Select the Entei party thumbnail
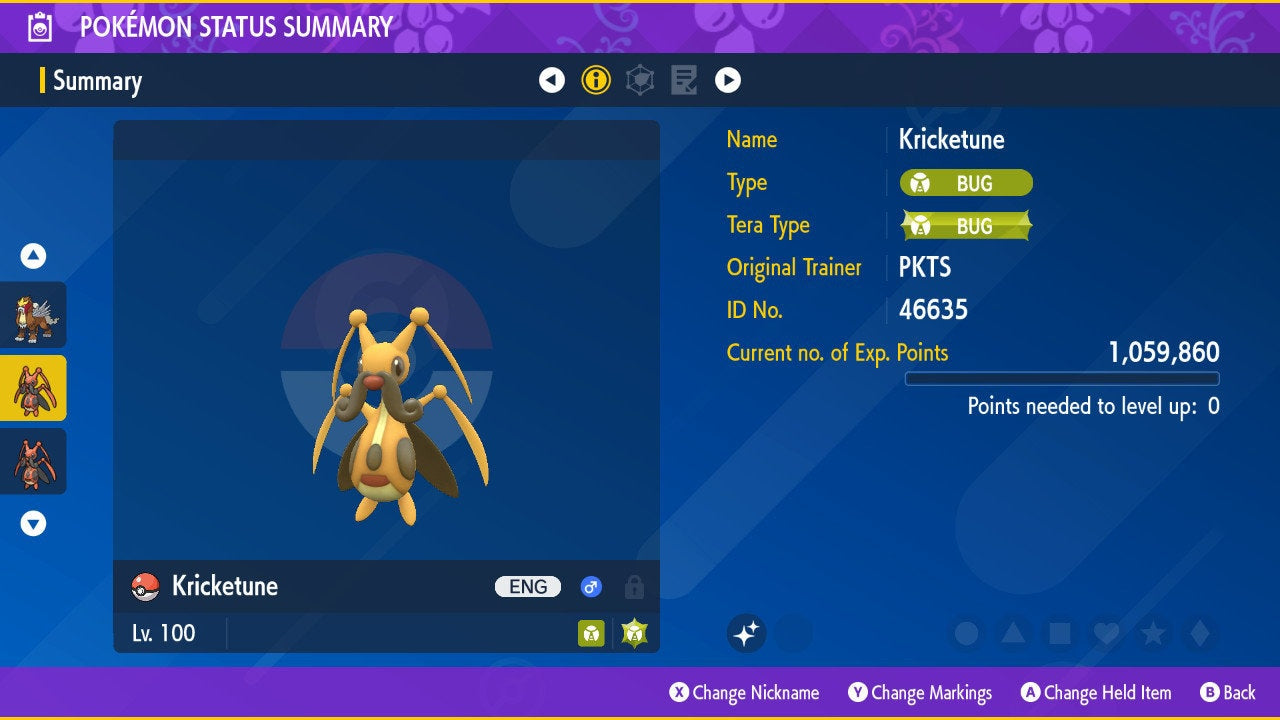This screenshot has width=1280, height=720. pos(33,315)
